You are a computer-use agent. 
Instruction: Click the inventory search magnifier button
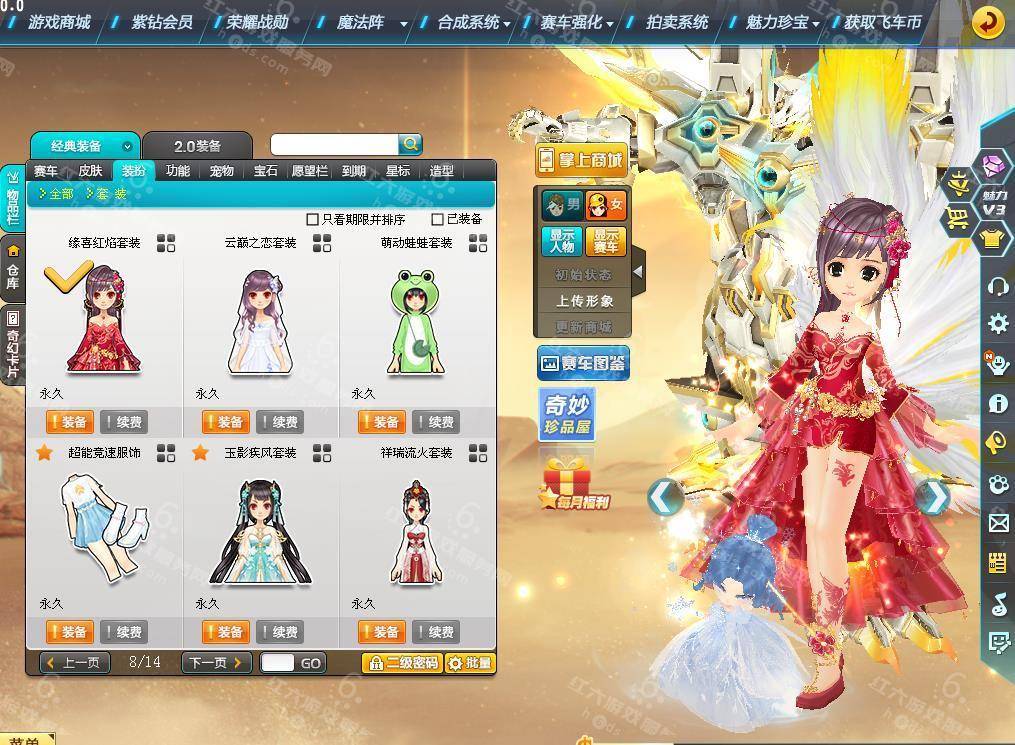tap(411, 145)
